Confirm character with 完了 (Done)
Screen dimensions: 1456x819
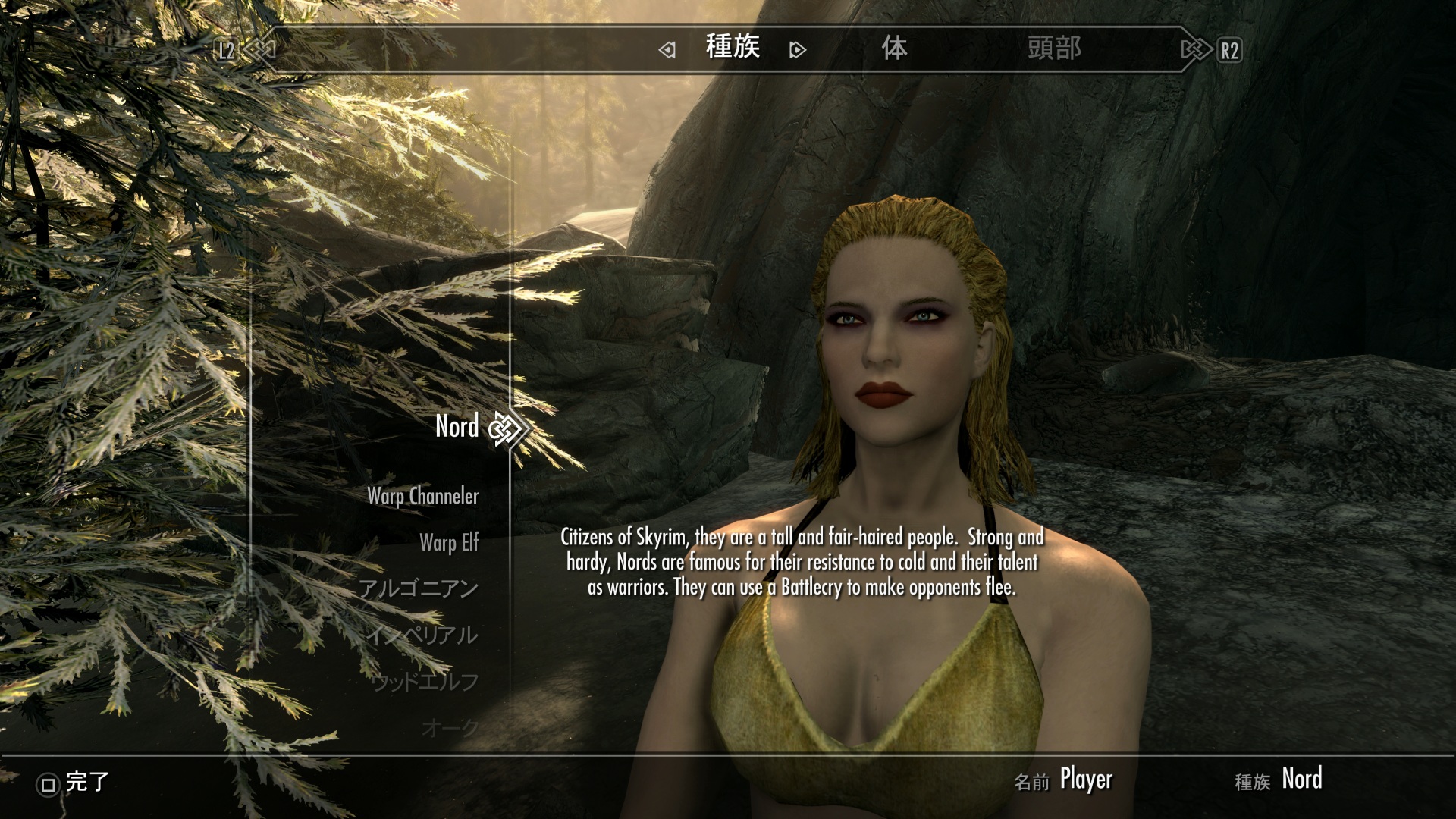[x=74, y=783]
